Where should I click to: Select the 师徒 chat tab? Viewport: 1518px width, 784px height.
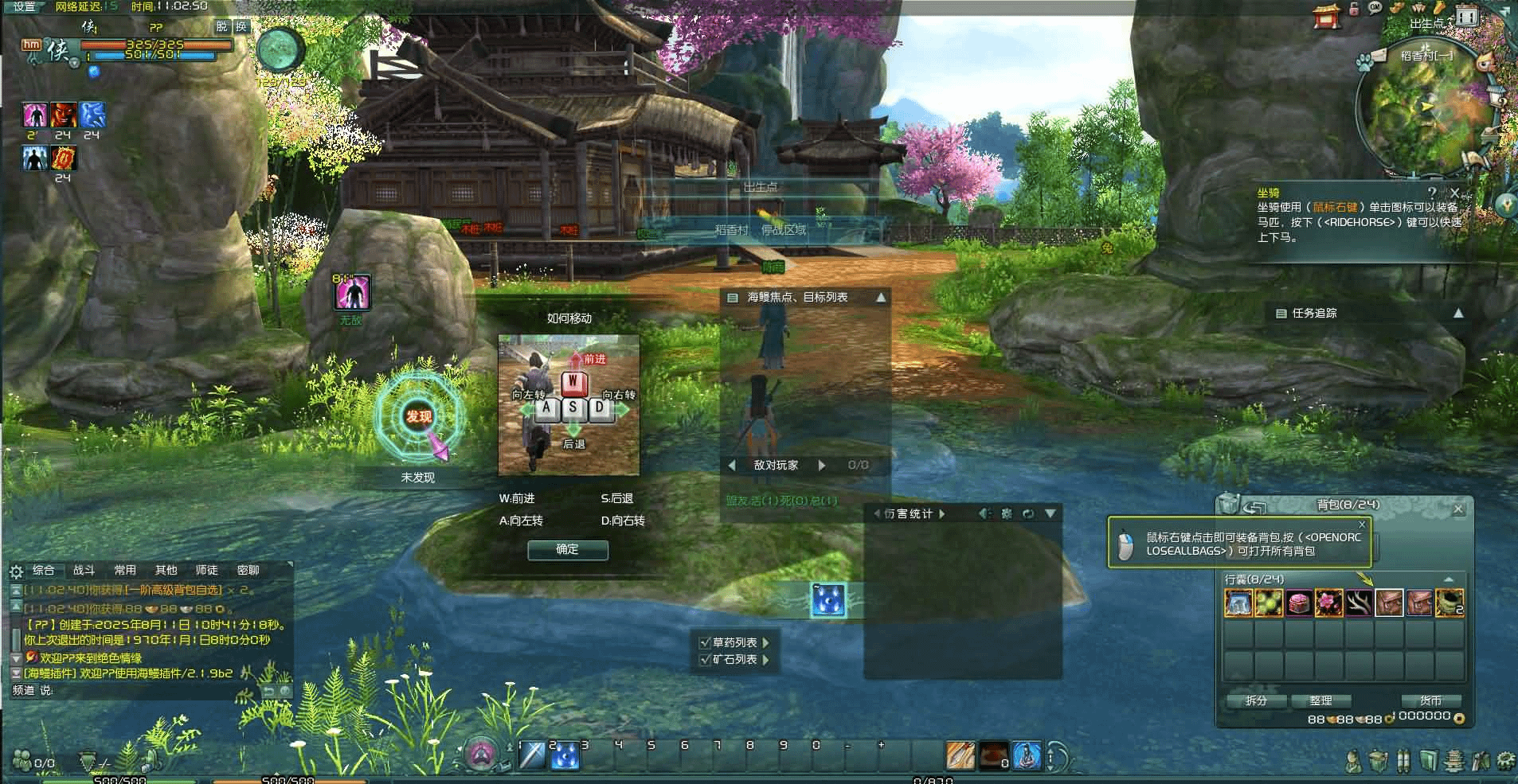click(206, 570)
